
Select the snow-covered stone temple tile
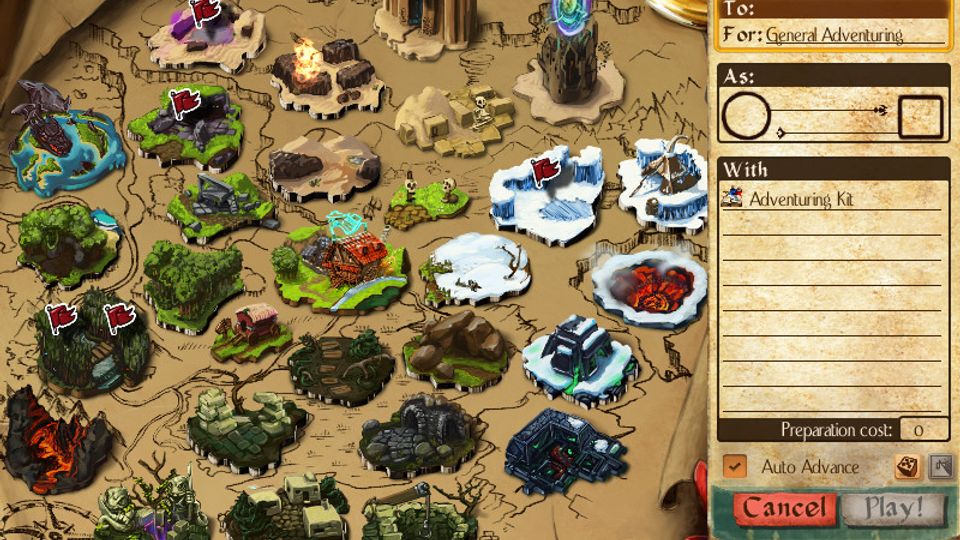coord(581,355)
